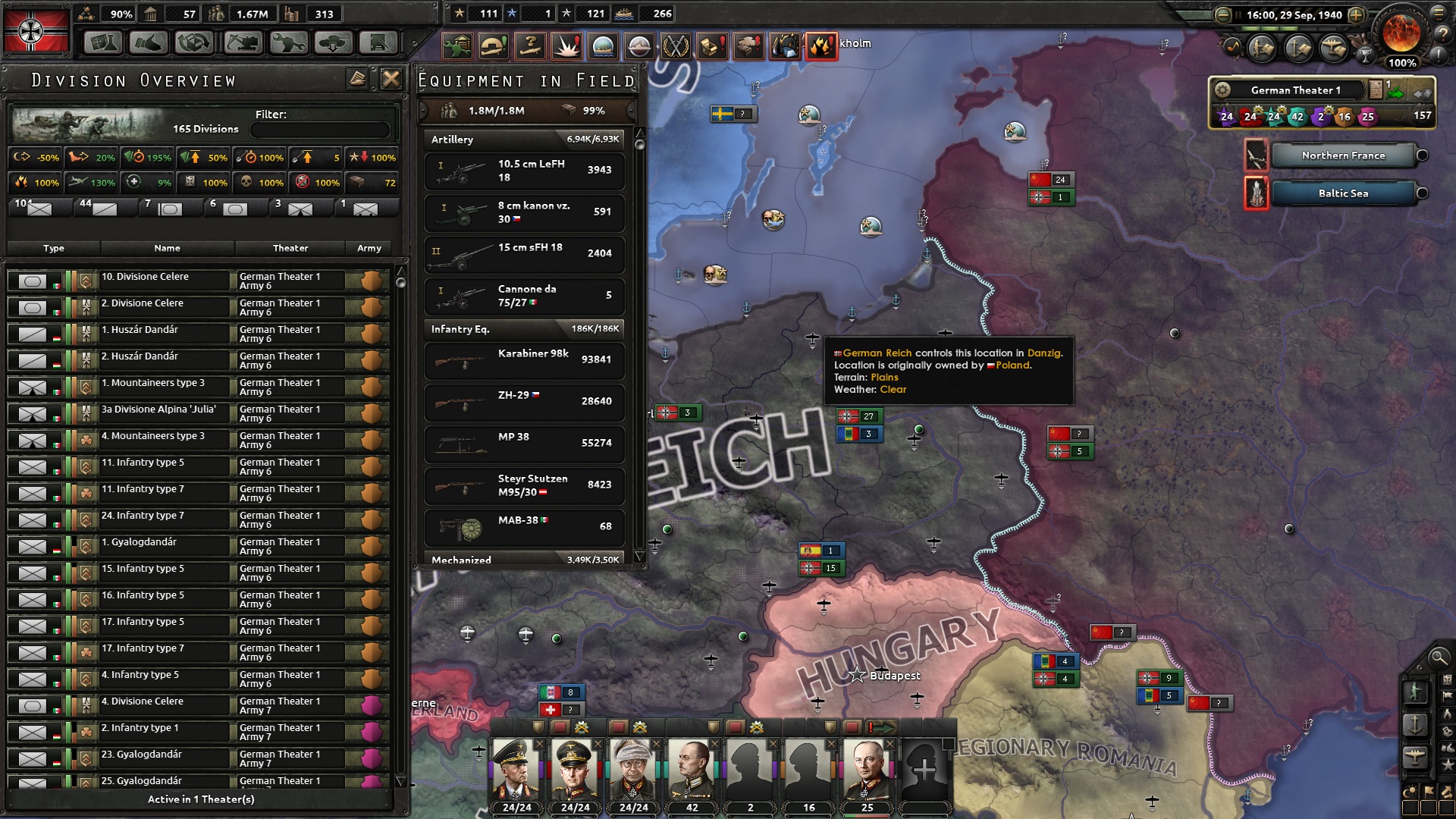Sort divisions by the Theater column

pyautogui.click(x=290, y=248)
